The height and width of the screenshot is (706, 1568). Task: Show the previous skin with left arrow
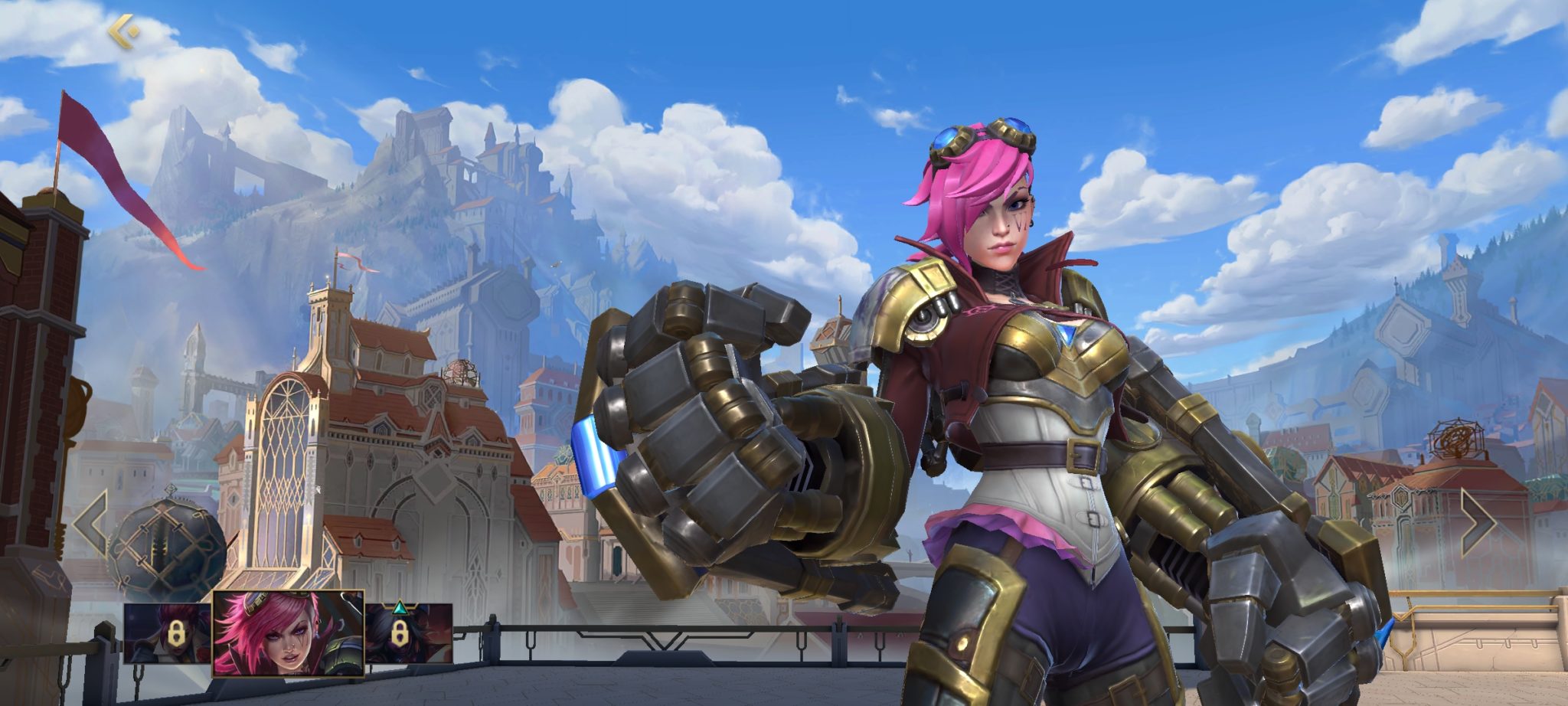pyautogui.click(x=91, y=524)
